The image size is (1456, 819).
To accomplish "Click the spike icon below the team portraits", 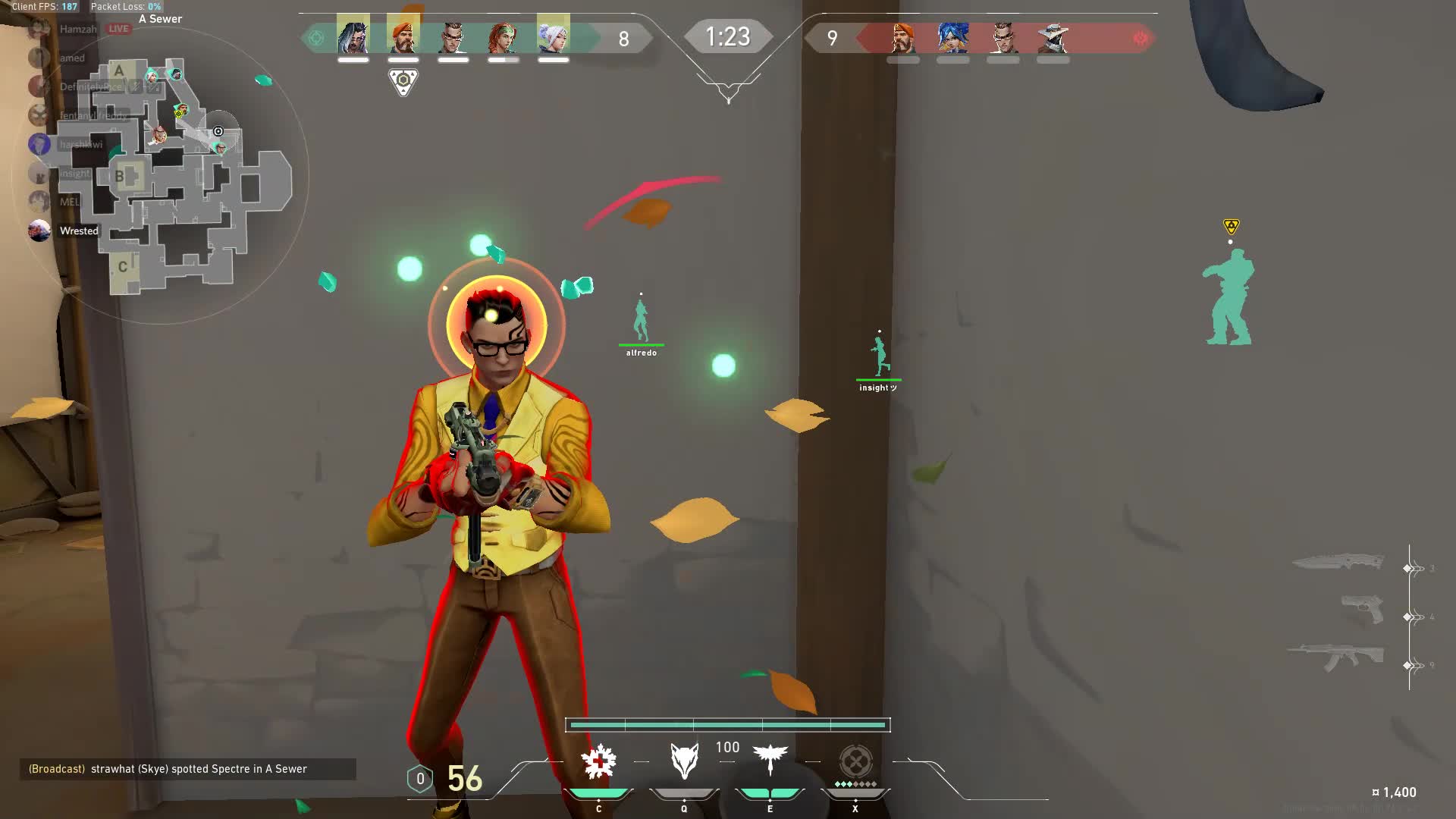I will [403, 81].
